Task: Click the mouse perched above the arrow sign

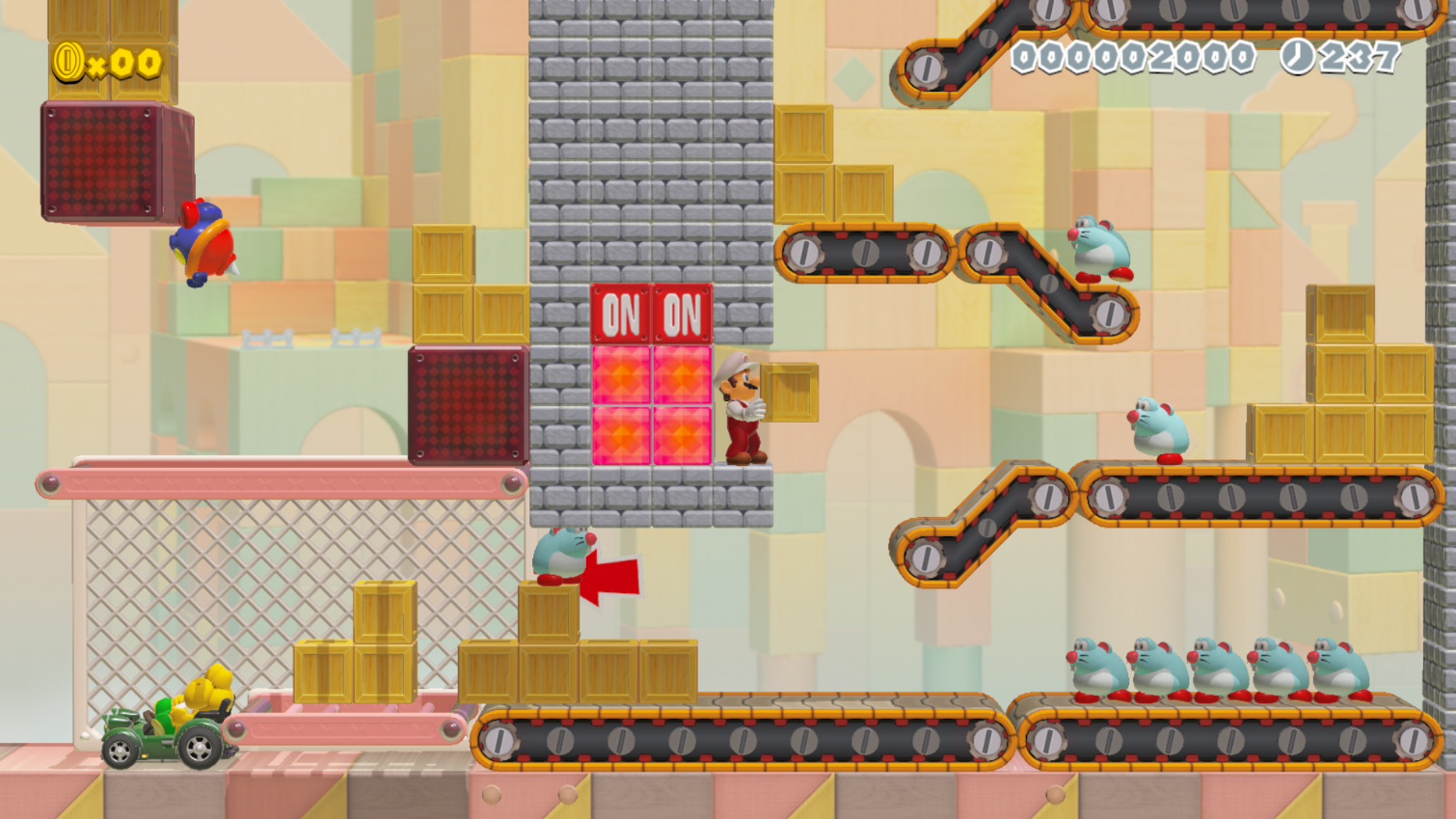Action: pos(560,558)
